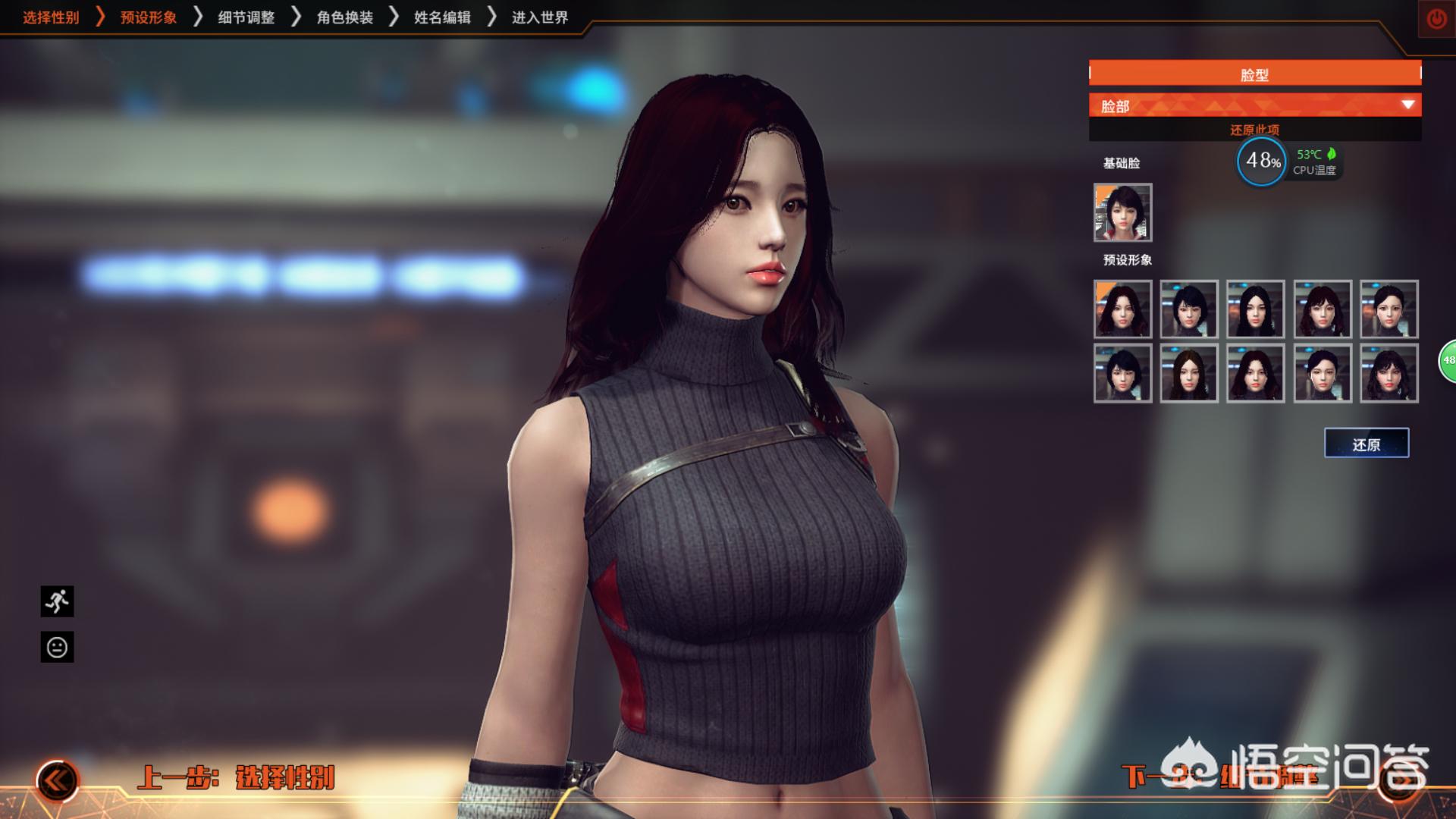The width and height of the screenshot is (1456, 819).
Task: Toggle the running figure animation icon
Action: pyautogui.click(x=57, y=601)
